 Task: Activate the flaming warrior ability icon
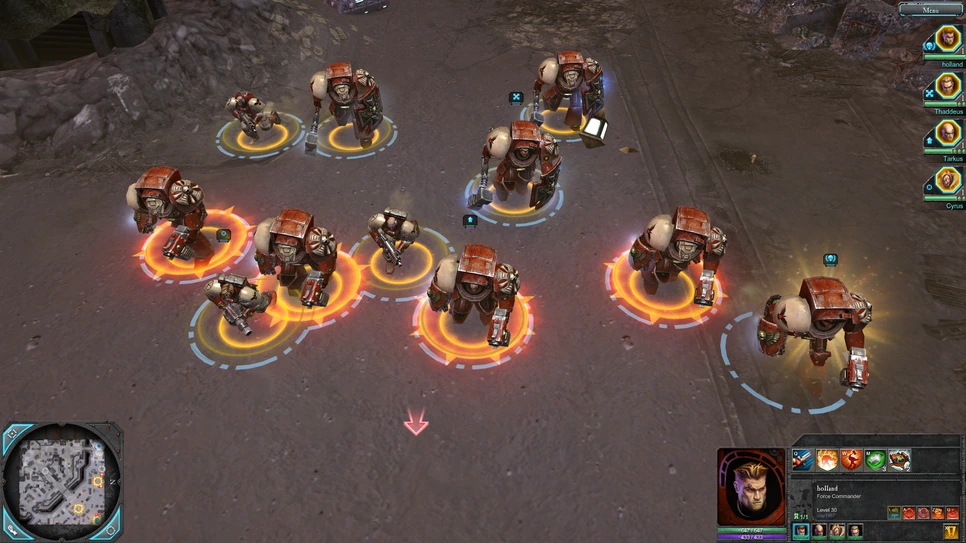pos(828,460)
